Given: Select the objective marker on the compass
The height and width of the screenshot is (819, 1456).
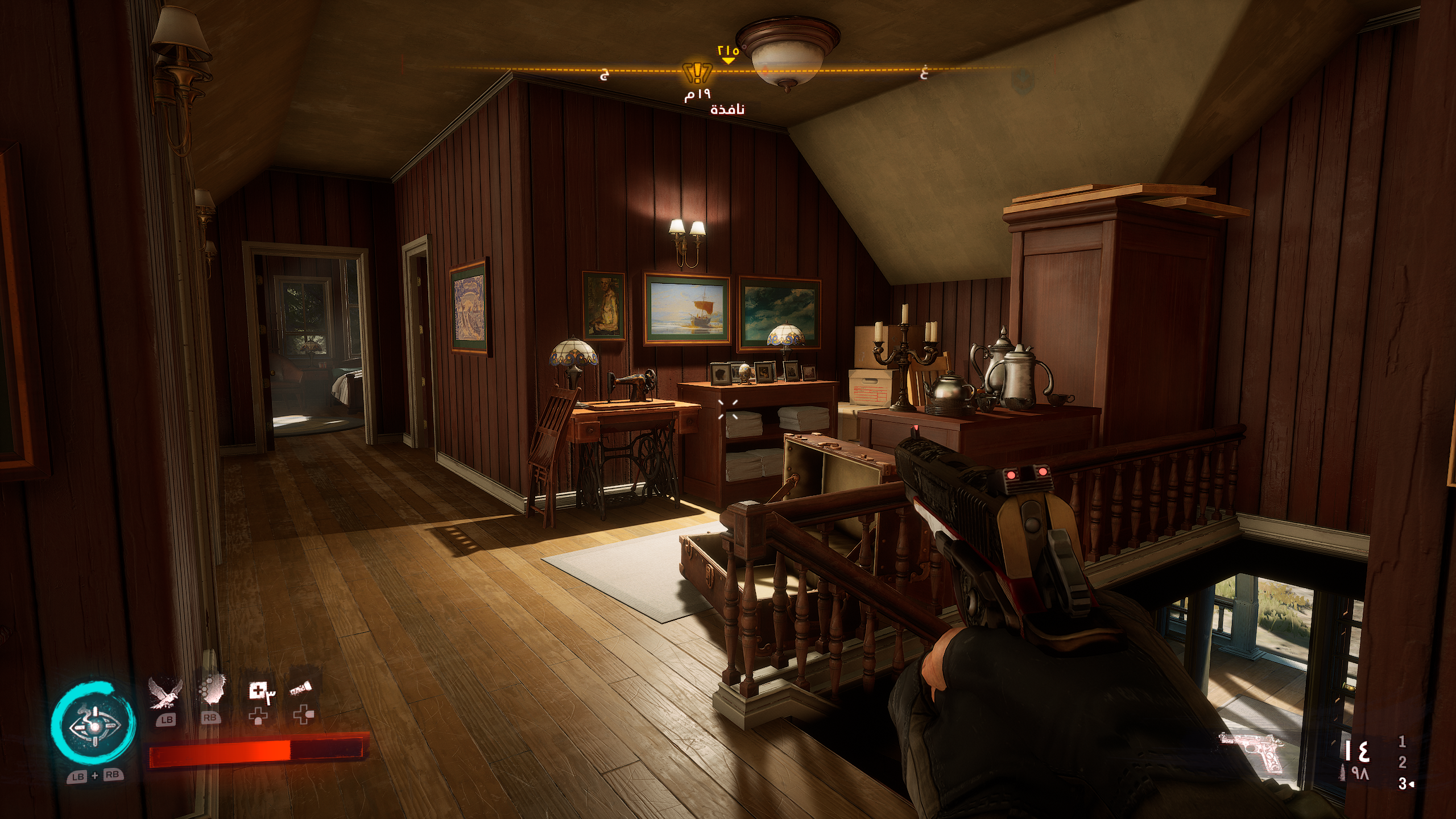Looking at the screenshot, I should pyautogui.click(x=697, y=73).
